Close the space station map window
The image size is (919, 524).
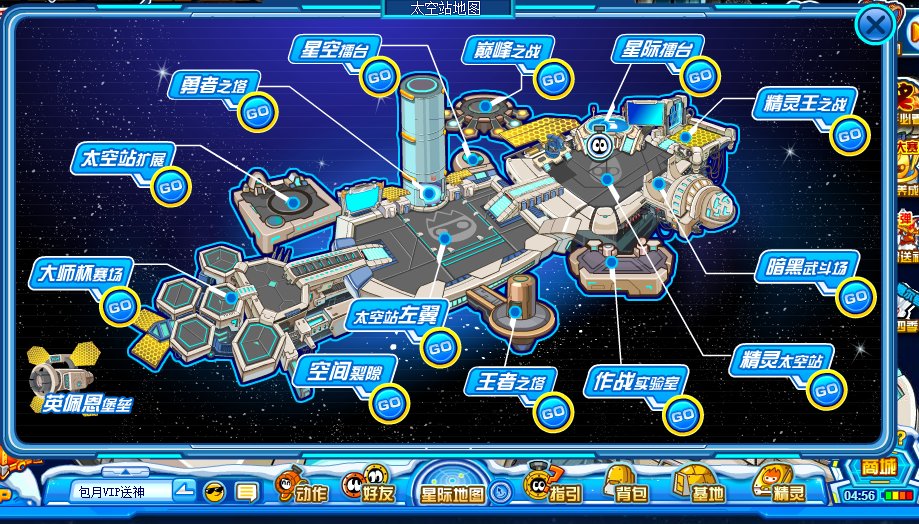(875, 26)
